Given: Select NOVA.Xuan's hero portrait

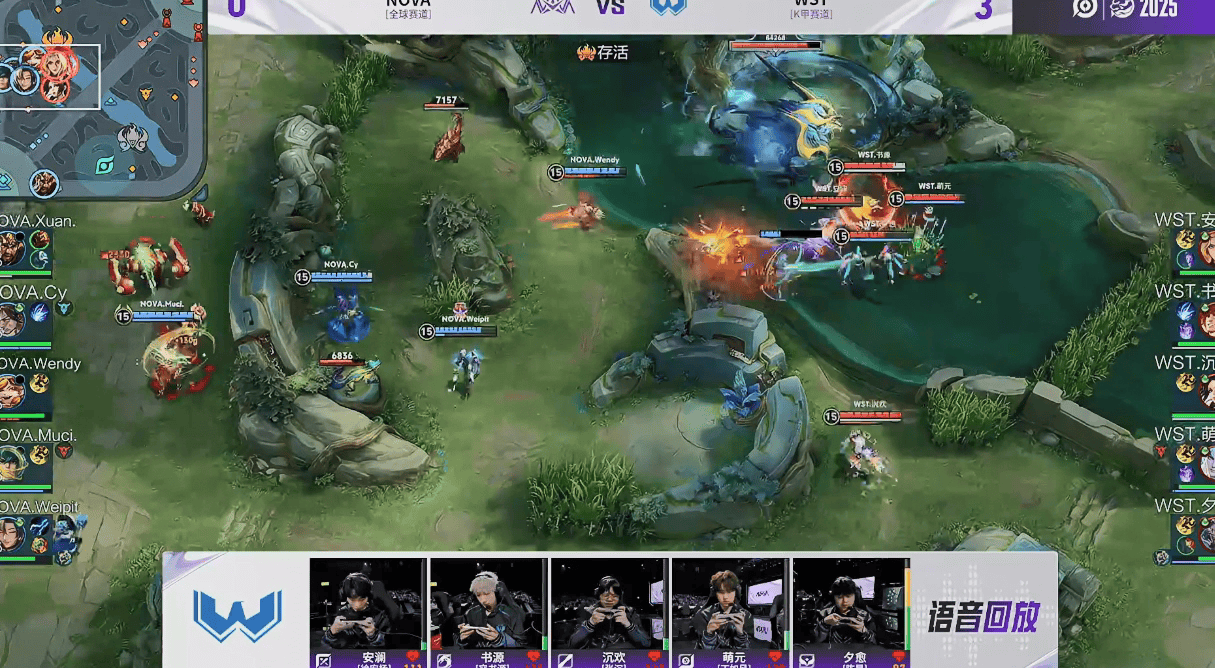Looking at the screenshot, I should pos(11,248).
